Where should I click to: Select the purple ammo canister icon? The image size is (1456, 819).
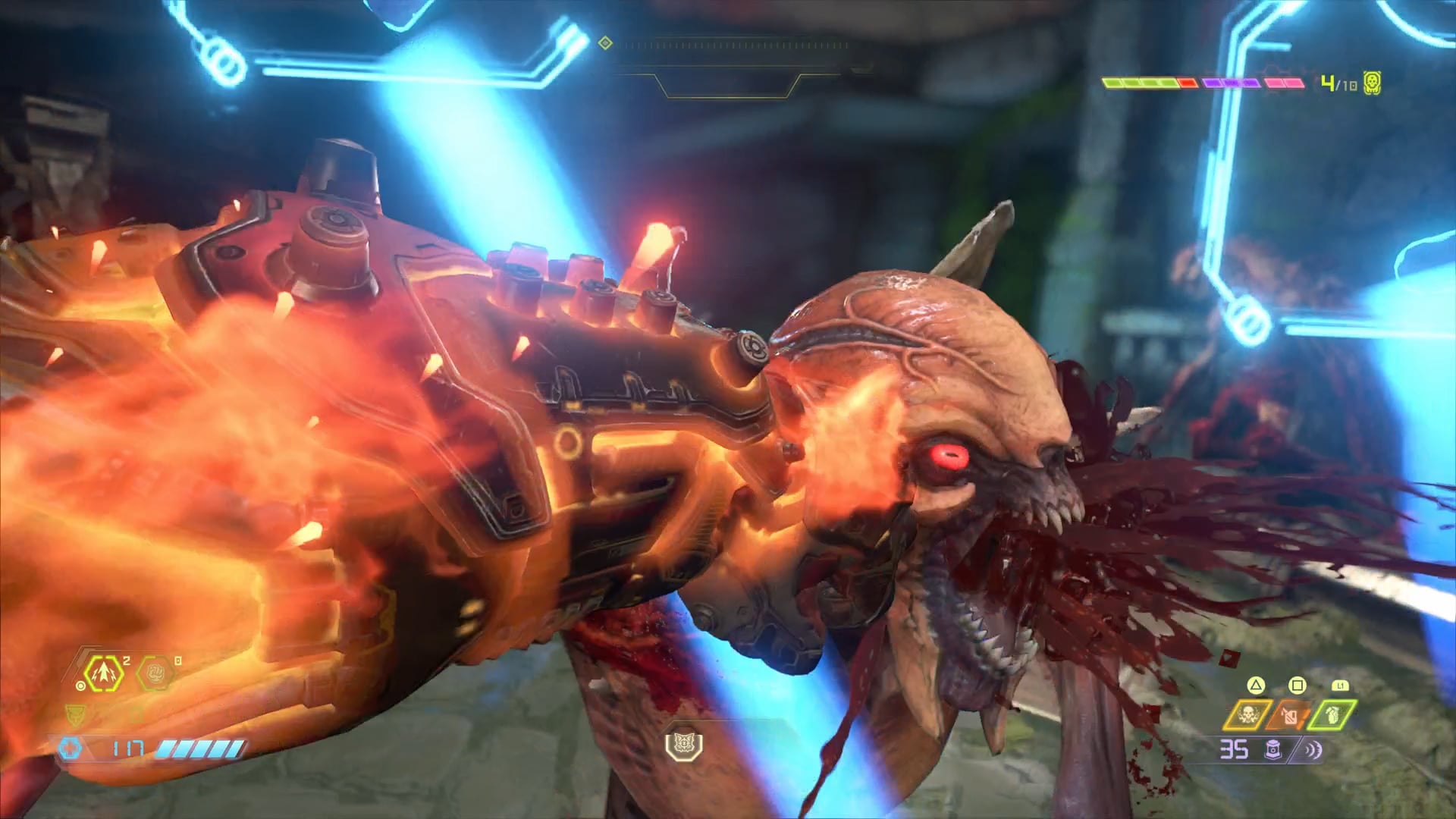coord(1274,750)
